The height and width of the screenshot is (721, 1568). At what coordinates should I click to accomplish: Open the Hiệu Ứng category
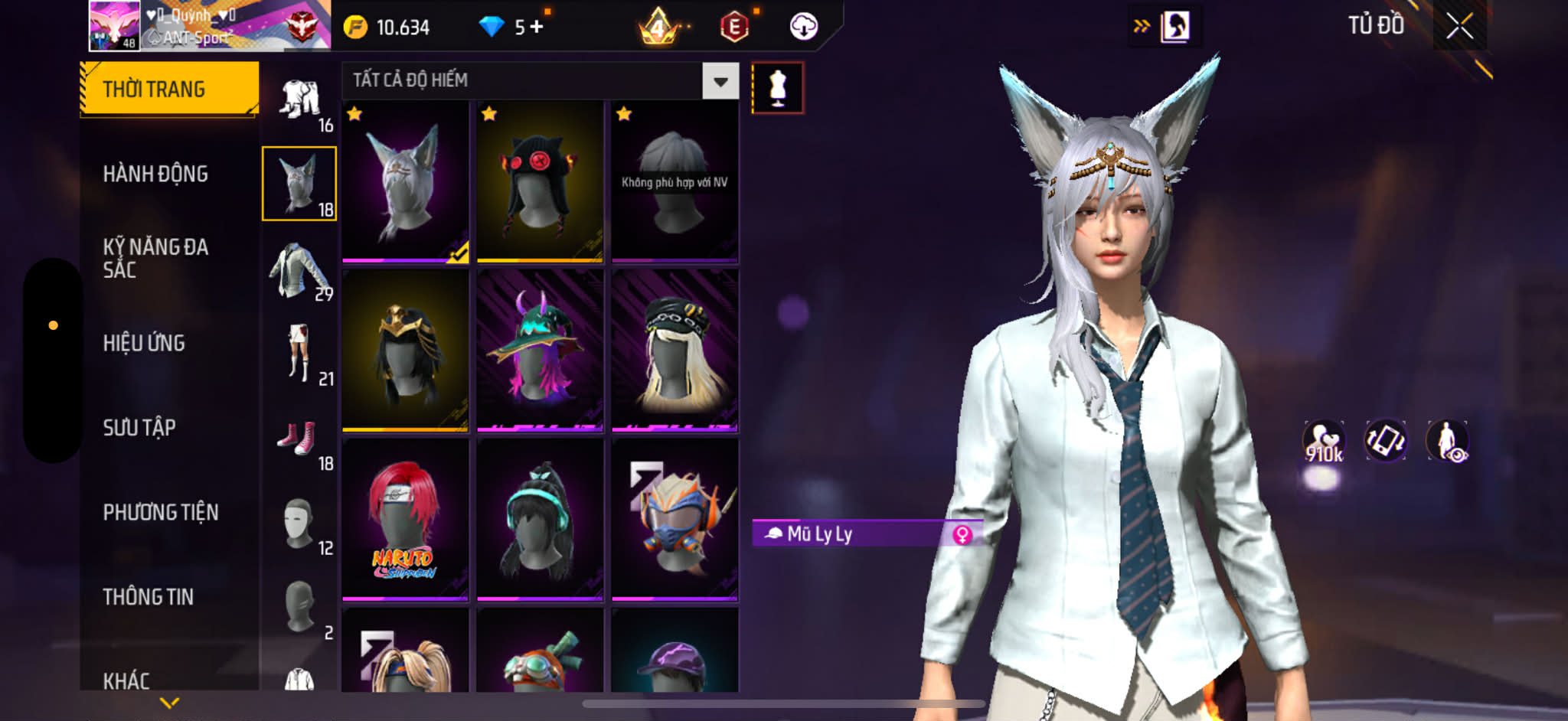(x=144, y=343)
